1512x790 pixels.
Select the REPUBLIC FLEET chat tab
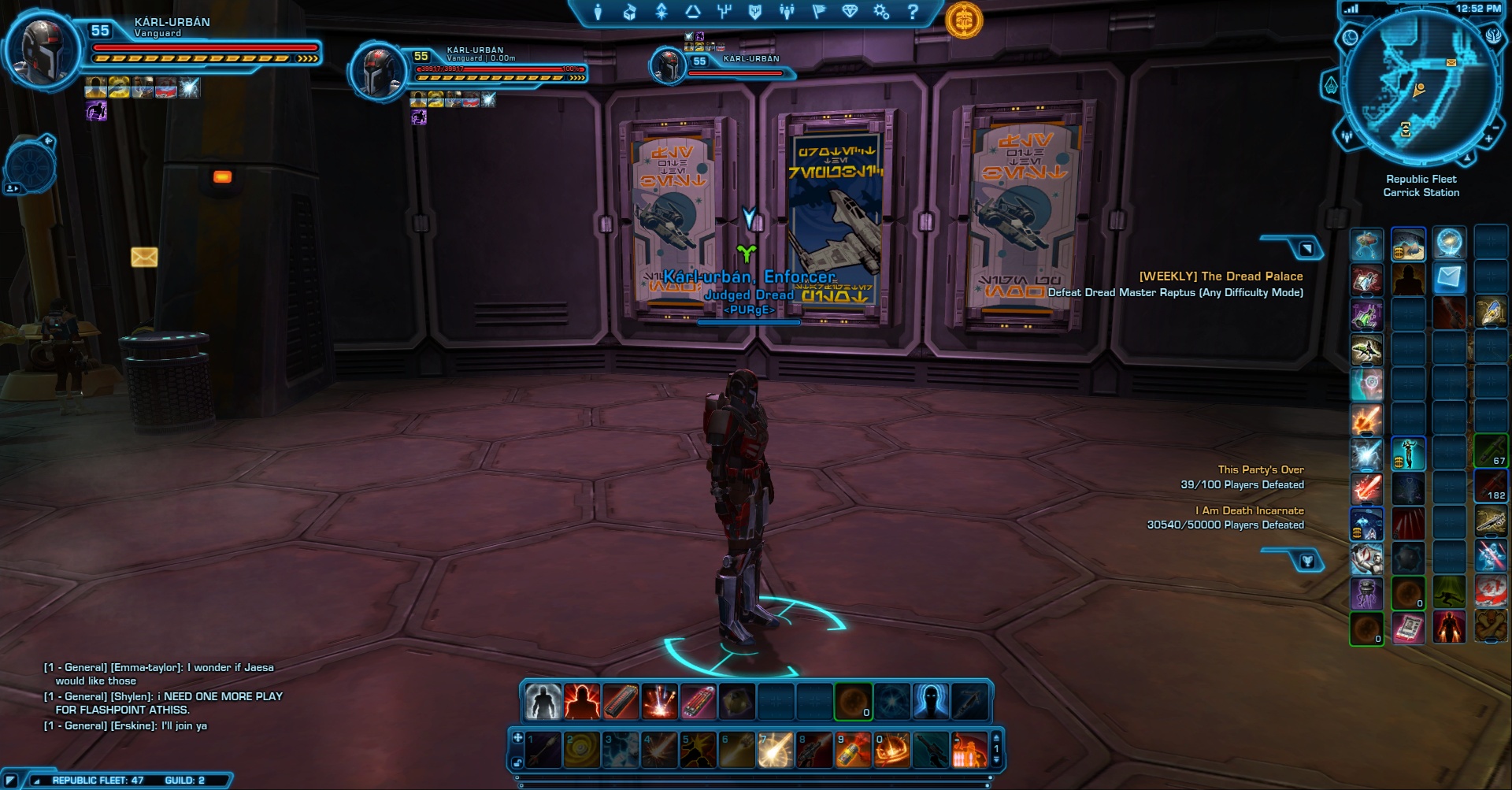(x=98, y=780)
